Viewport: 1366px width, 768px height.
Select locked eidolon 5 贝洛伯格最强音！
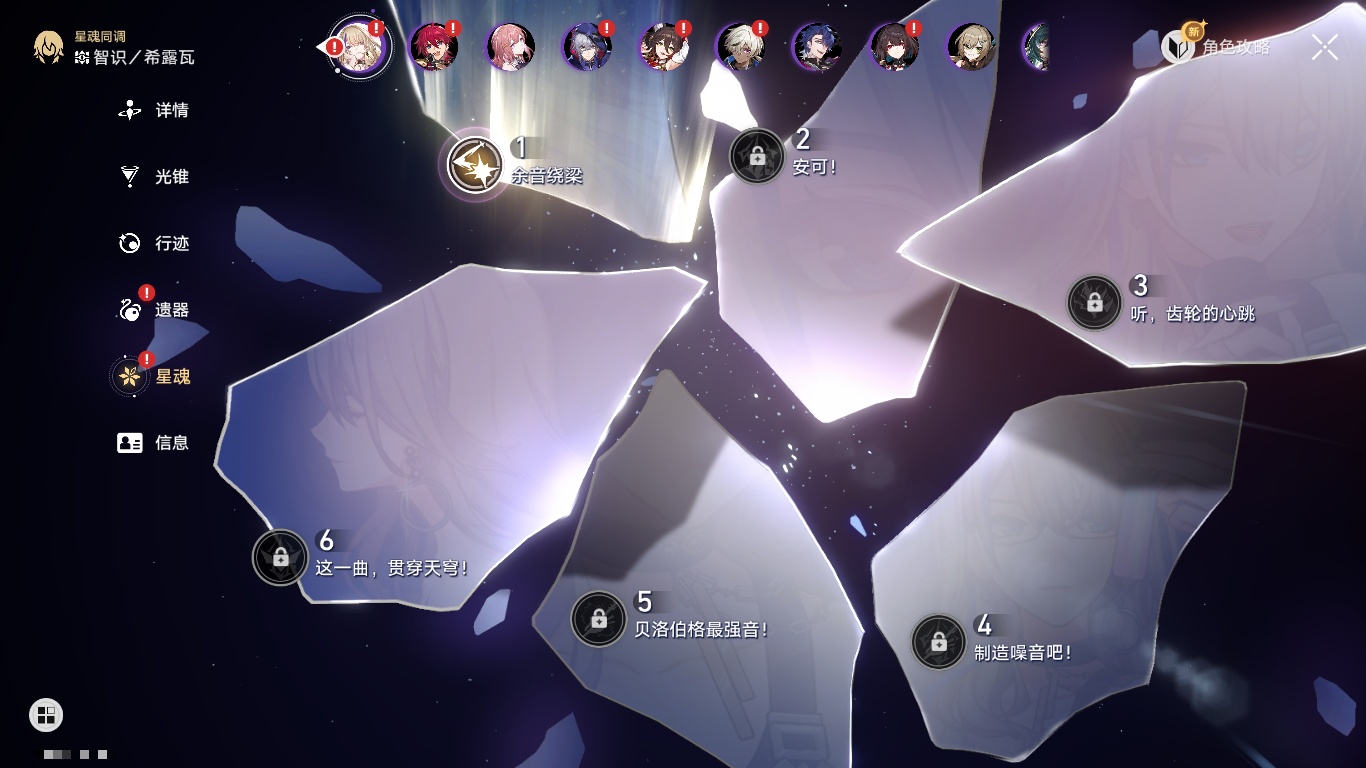598,619
